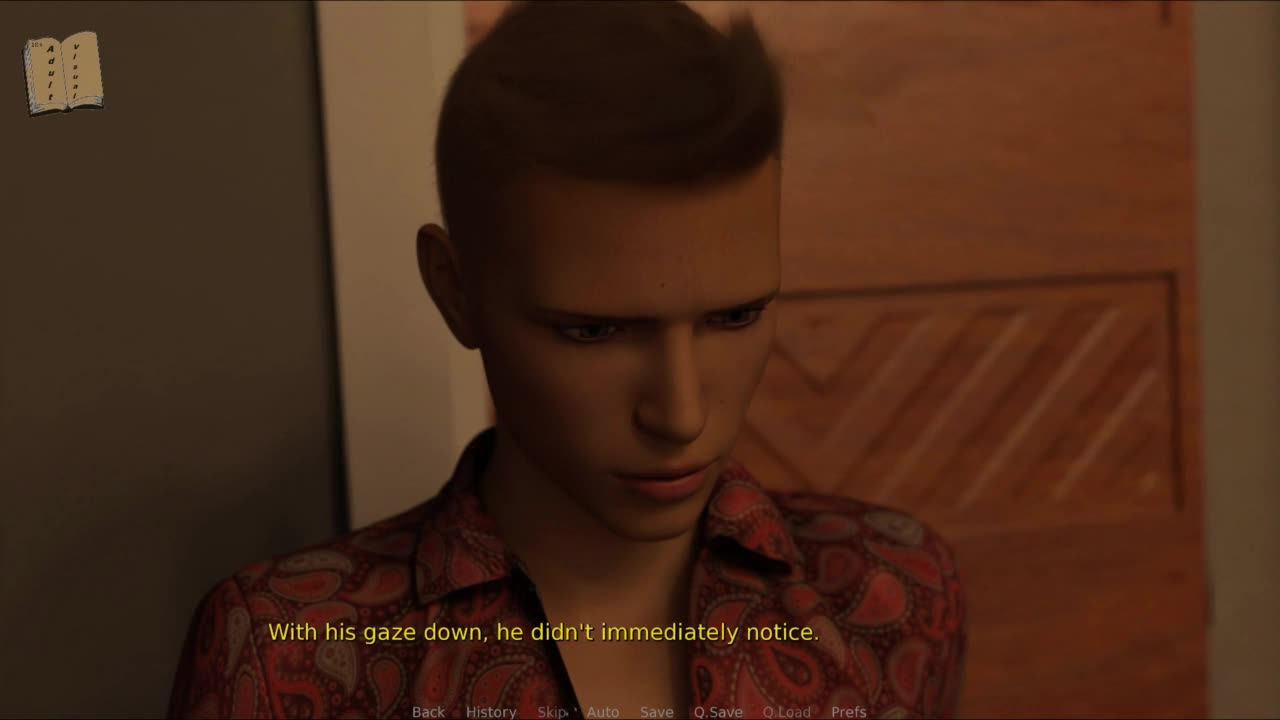The height and width of the screenshot is (720, 1280).
Task: Open the dialogue History log
Action: (x=491, y=712)
